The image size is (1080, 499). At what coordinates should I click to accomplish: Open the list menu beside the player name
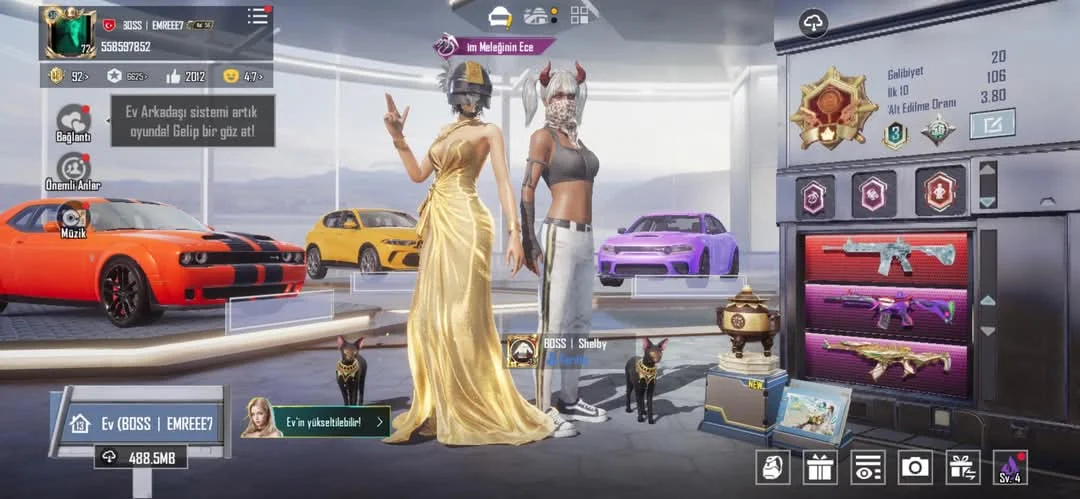[258, 16]
